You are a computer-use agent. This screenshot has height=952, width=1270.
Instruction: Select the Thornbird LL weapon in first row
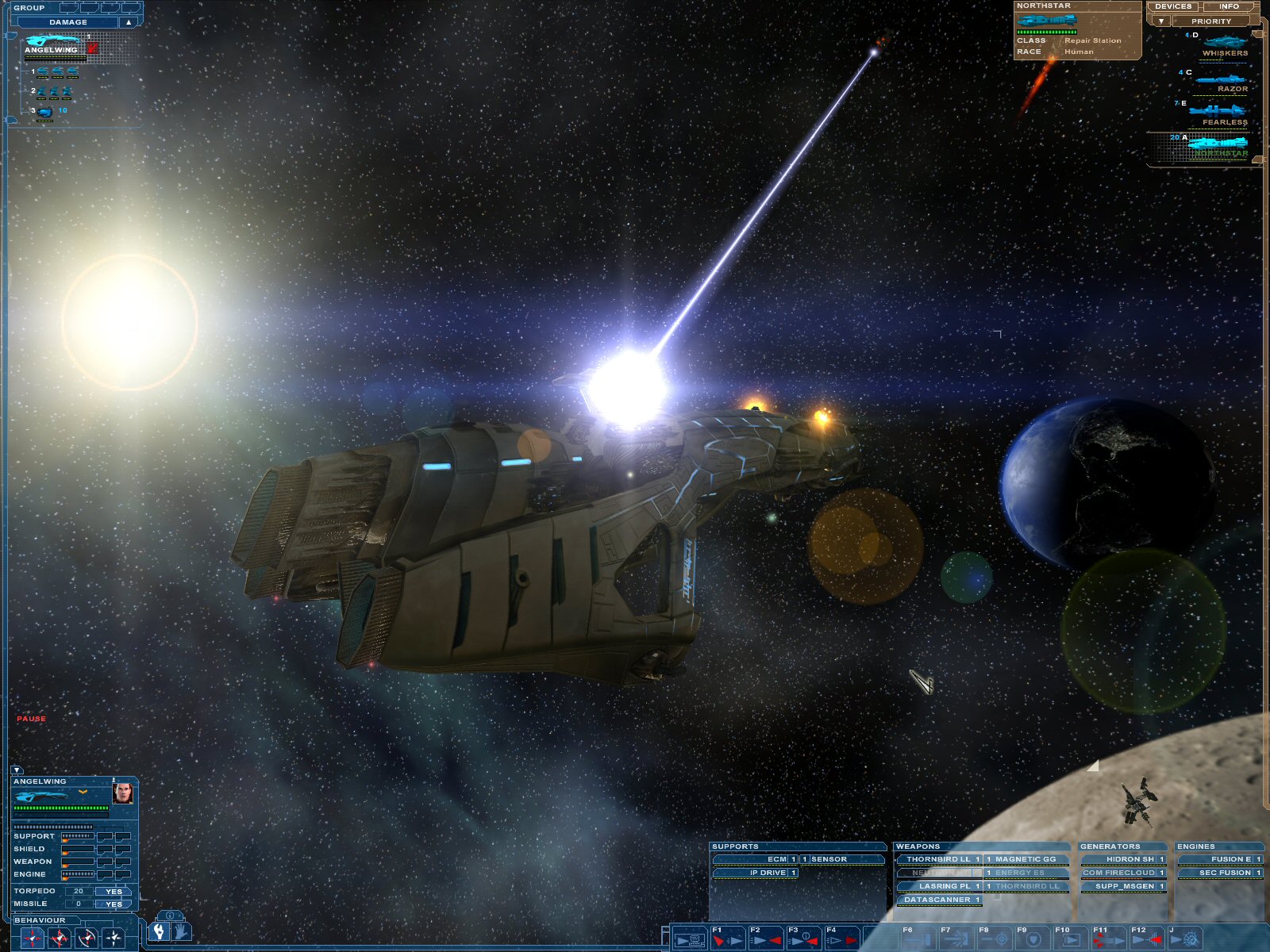[939, 859]
